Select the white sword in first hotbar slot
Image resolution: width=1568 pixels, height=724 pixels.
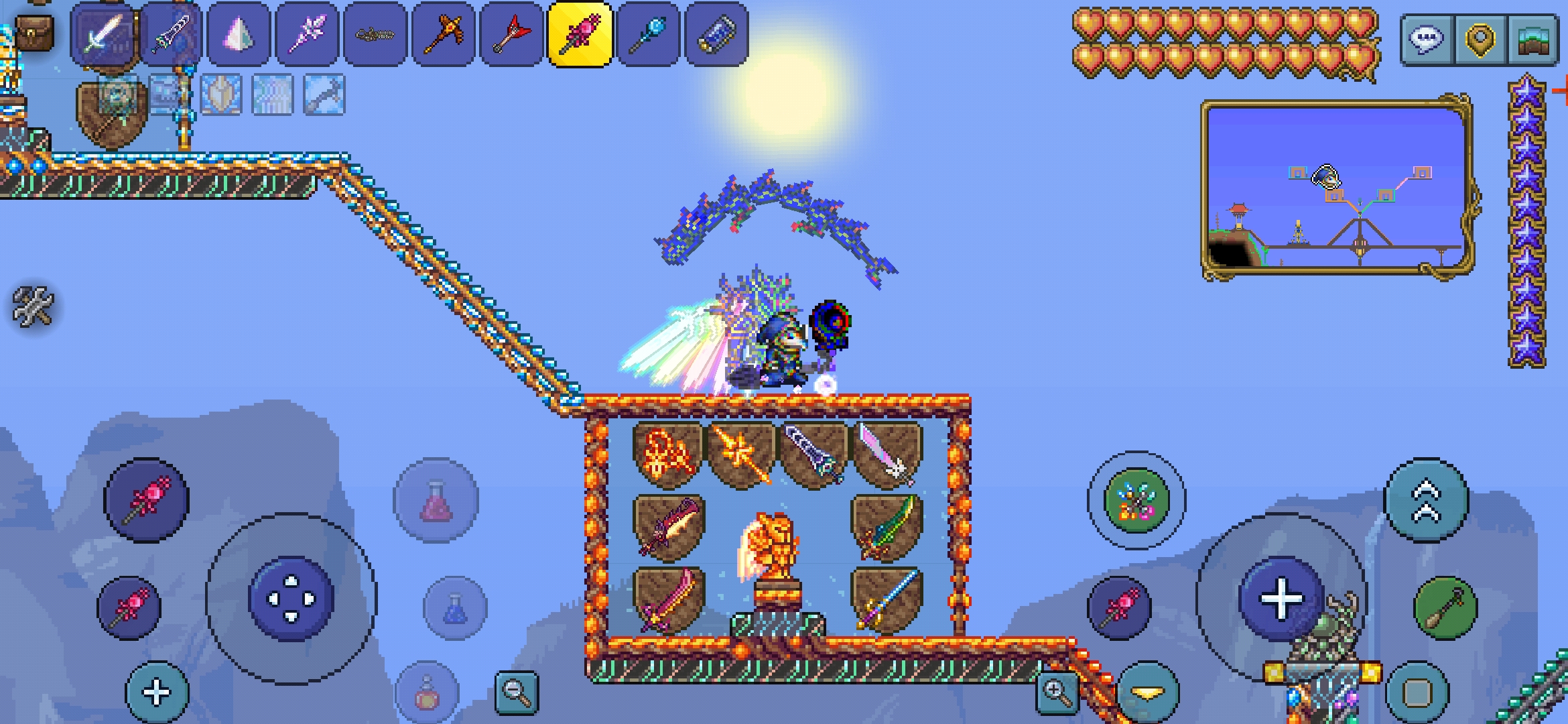coord(103,34)
